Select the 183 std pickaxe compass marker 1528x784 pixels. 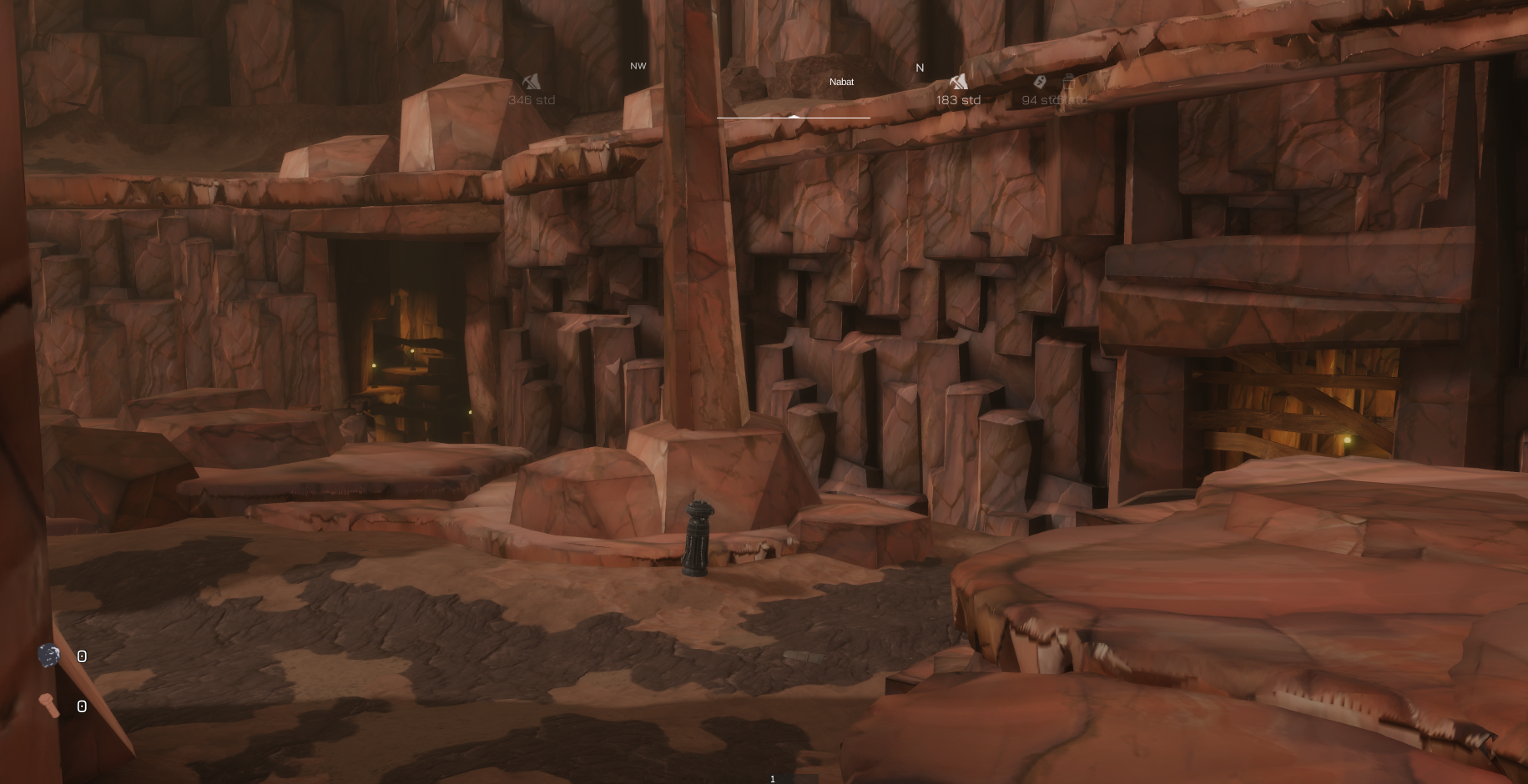click(x=958, y=82)
